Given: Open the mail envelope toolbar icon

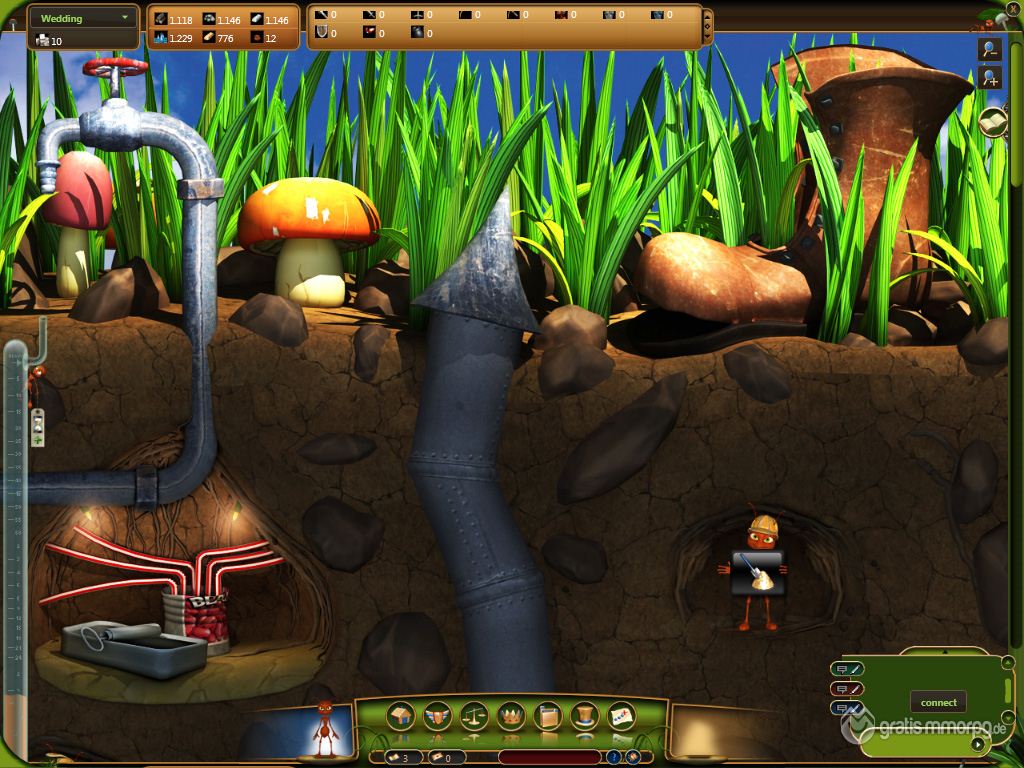Looking at the screenshot, I should (621, 715).
